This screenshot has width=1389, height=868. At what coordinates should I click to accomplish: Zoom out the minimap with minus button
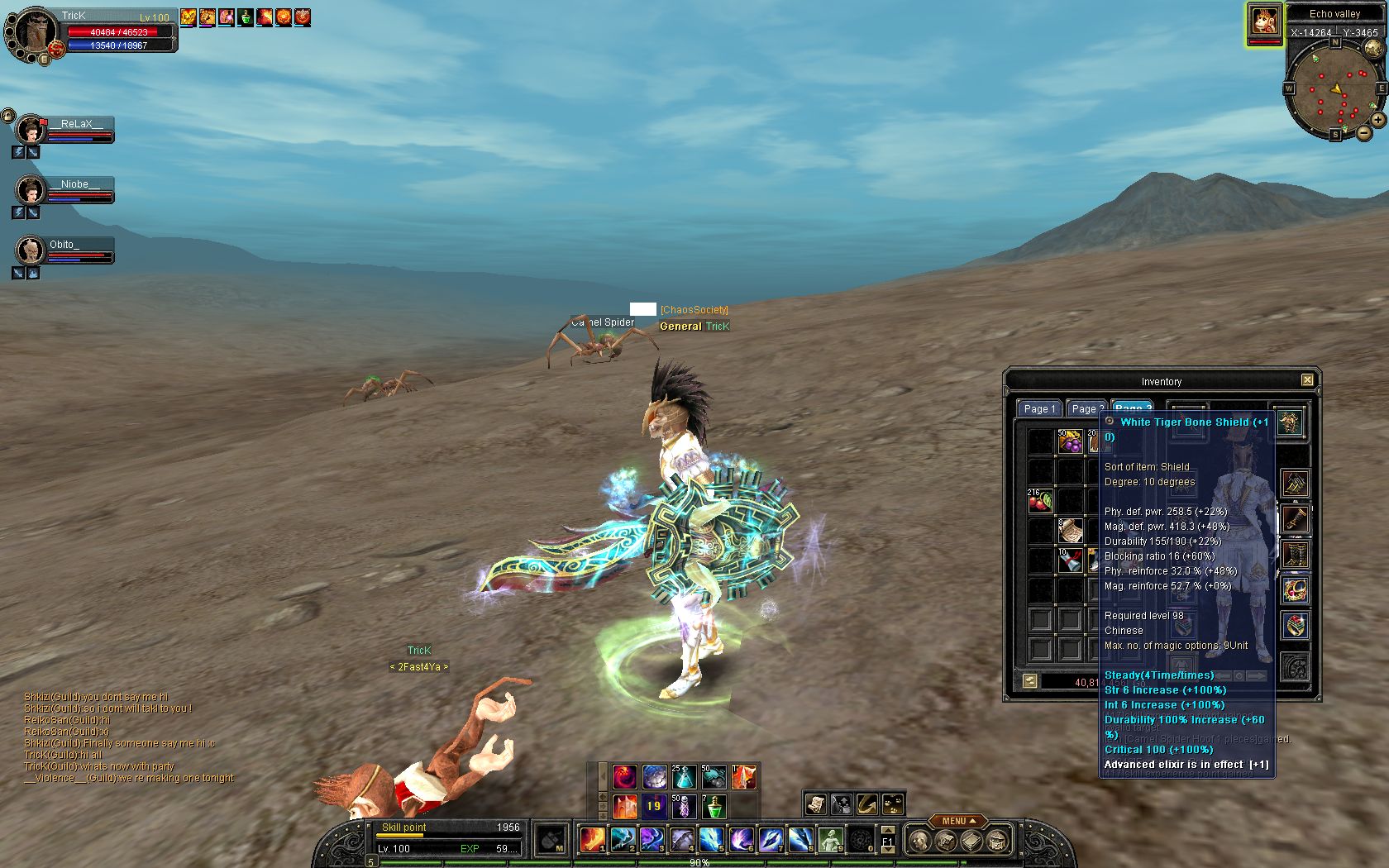click(x=1363, y=131)
